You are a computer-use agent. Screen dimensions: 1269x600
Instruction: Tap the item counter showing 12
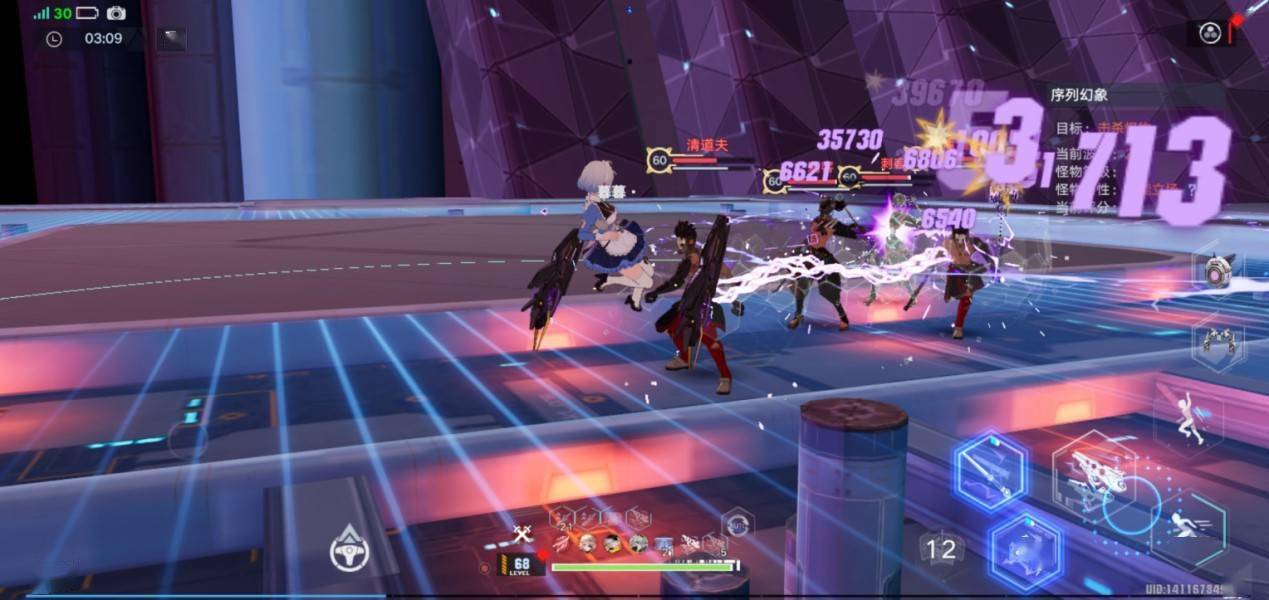click(940, 548)
